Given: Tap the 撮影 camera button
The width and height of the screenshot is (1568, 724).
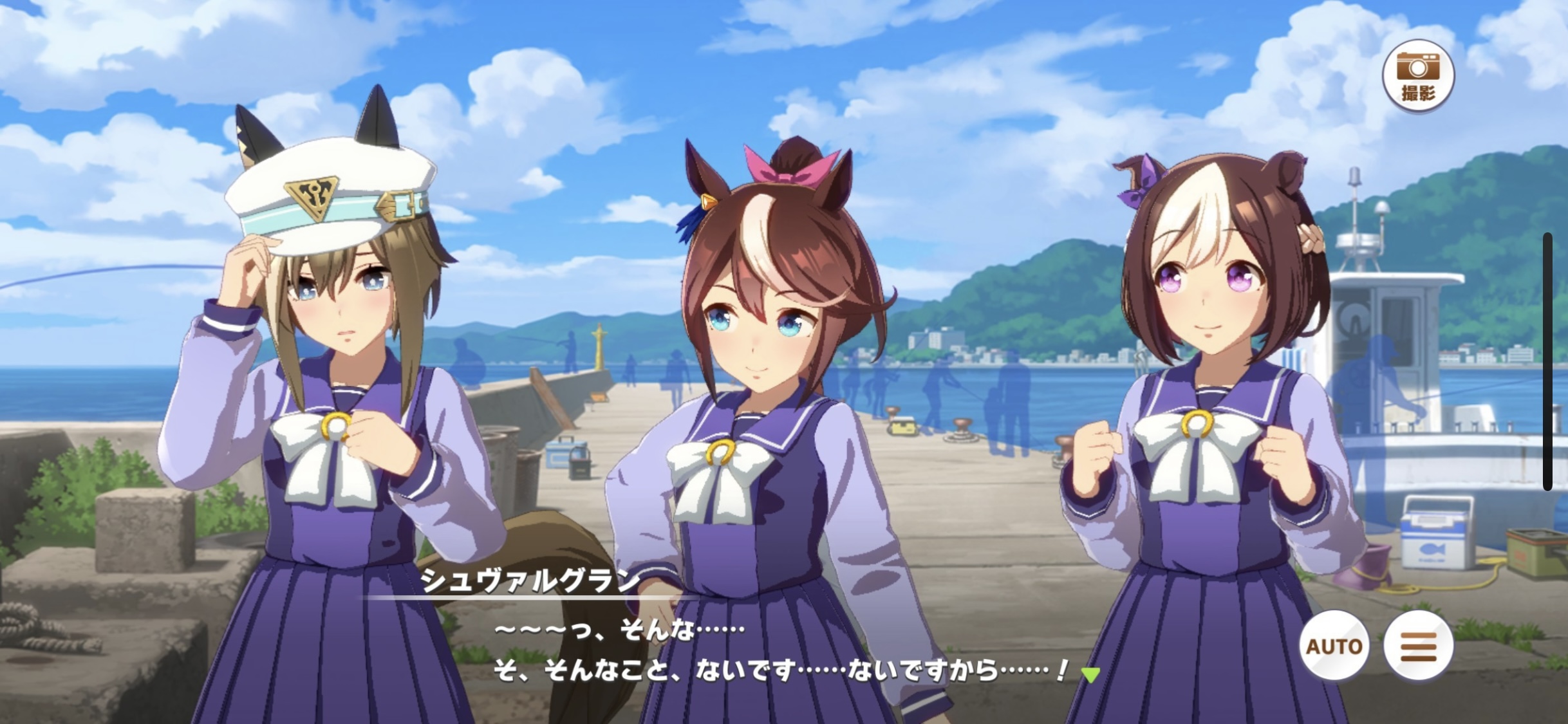Looking at the screenshot, I should pos(1418,76).
